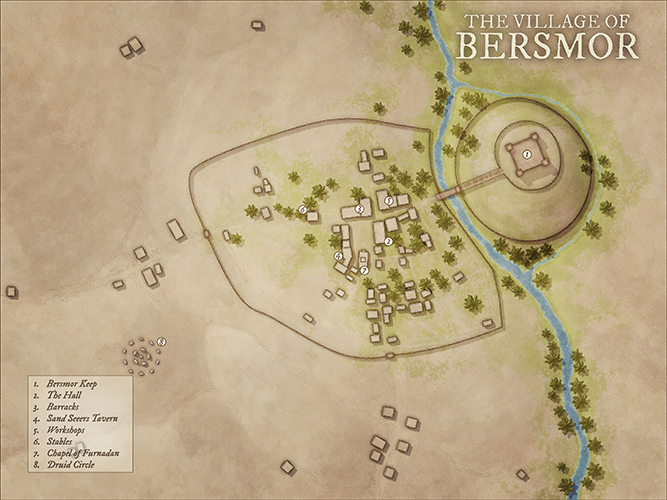
Task: Choose the Stables legend entry
Action: coord(60,441)
